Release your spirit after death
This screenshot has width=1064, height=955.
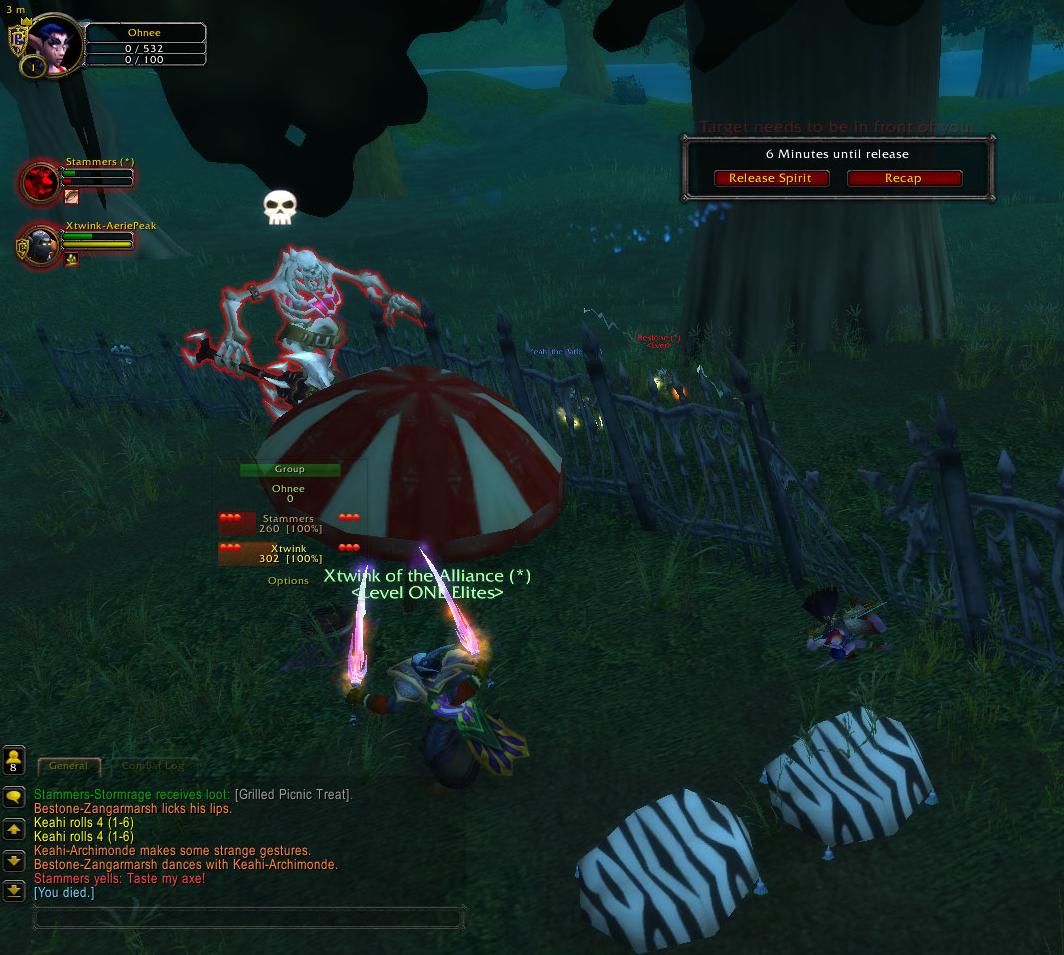(x=770, y=178)
